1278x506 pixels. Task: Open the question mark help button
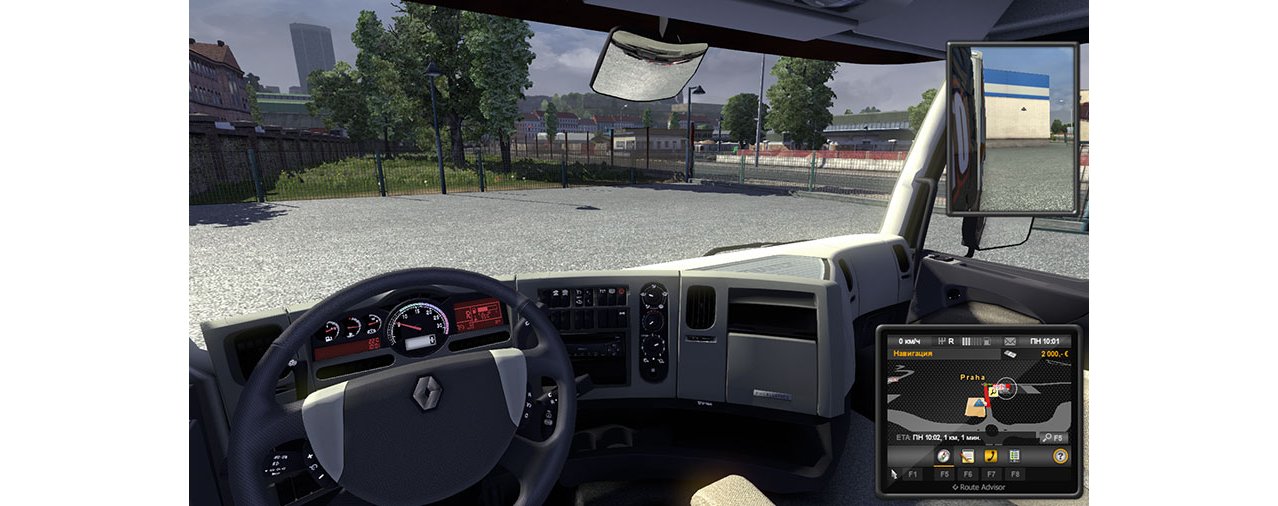[x=1059, y=456]
